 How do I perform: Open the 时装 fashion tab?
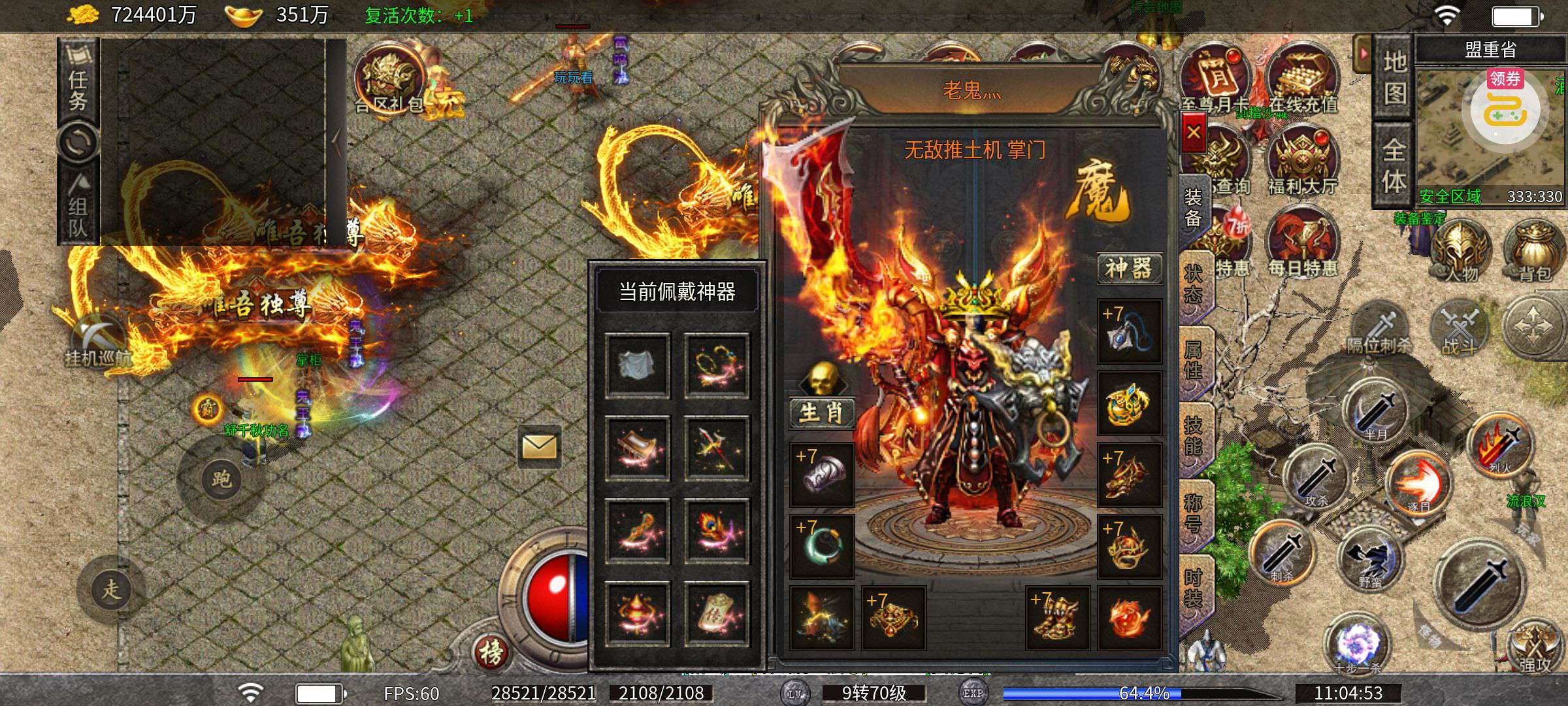pyautogui.click(x=1194, y=588)
